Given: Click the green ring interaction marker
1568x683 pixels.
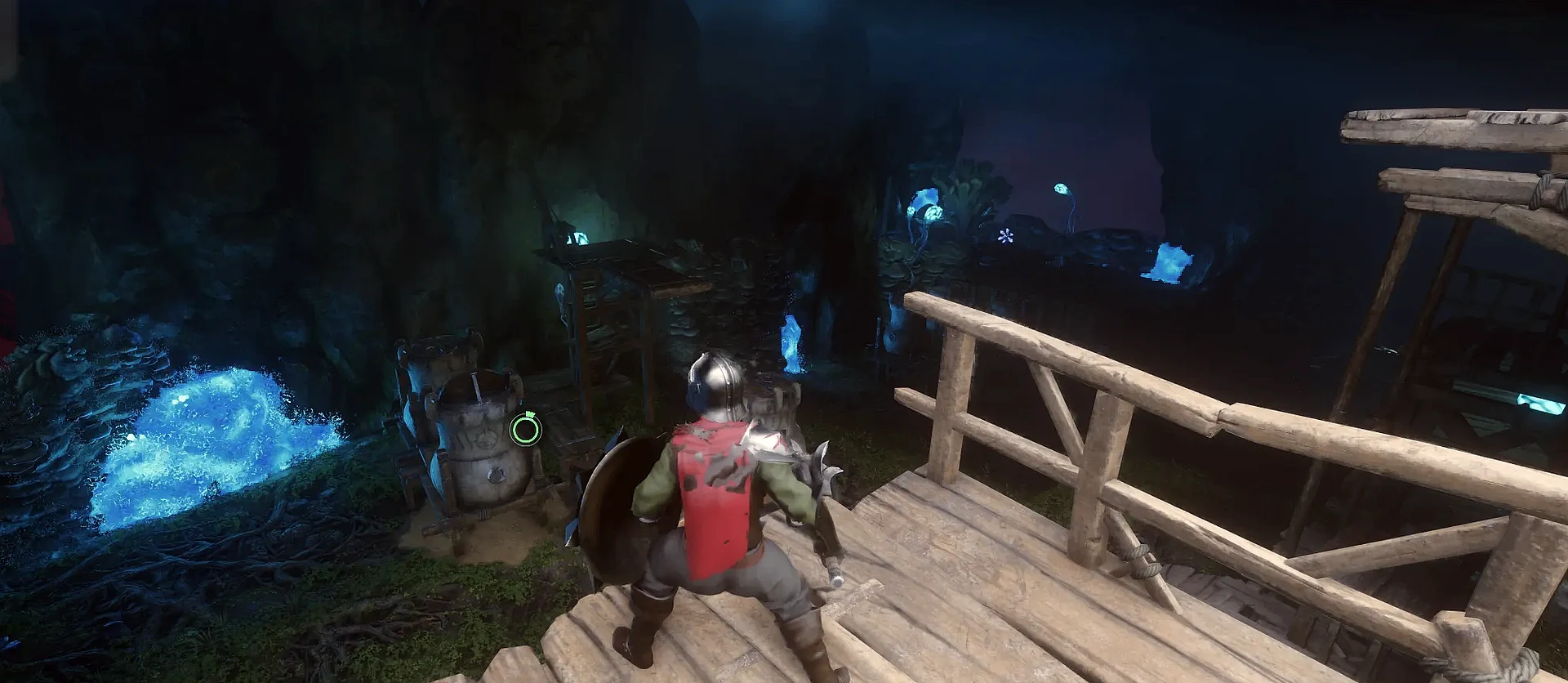Looking at the screenshot, I should point(525,429).
